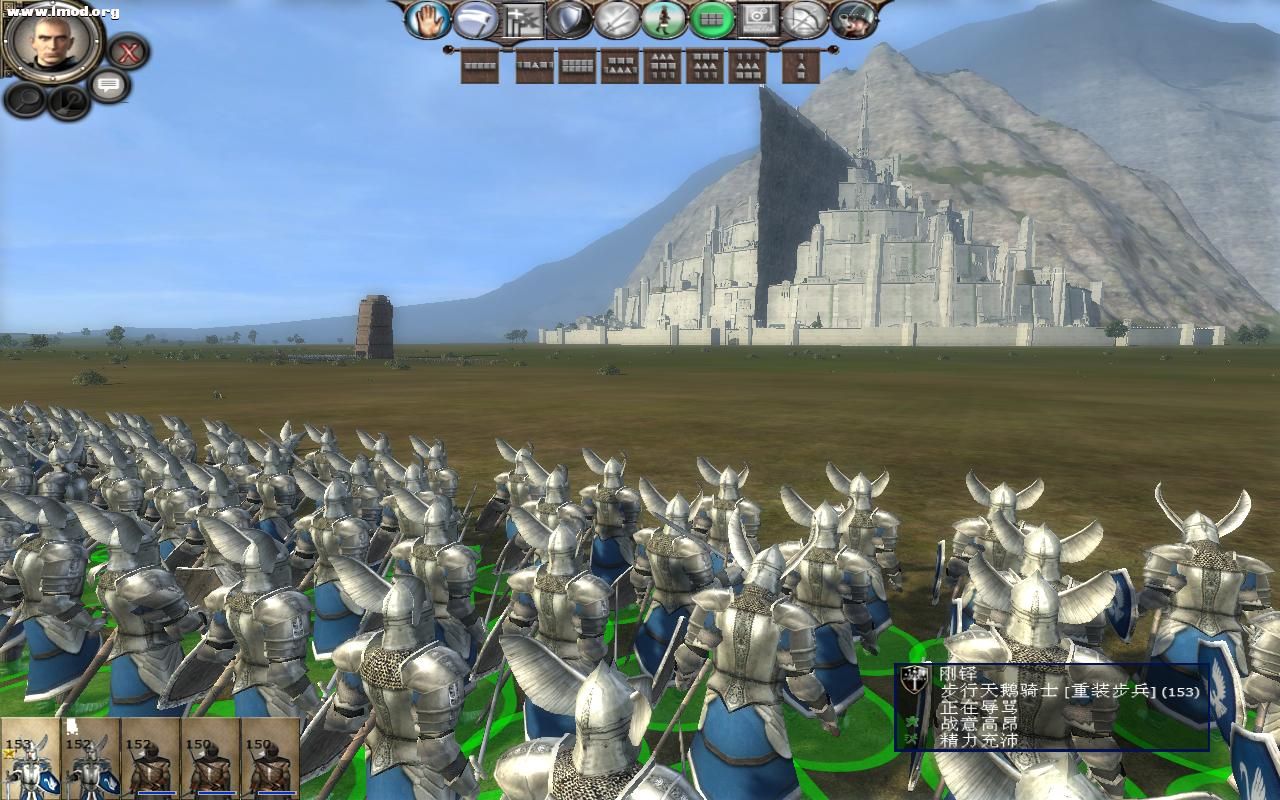Click the crossed swords melee icon
The height and width of the screenshot is (800, 1280).
pos(617,20)
